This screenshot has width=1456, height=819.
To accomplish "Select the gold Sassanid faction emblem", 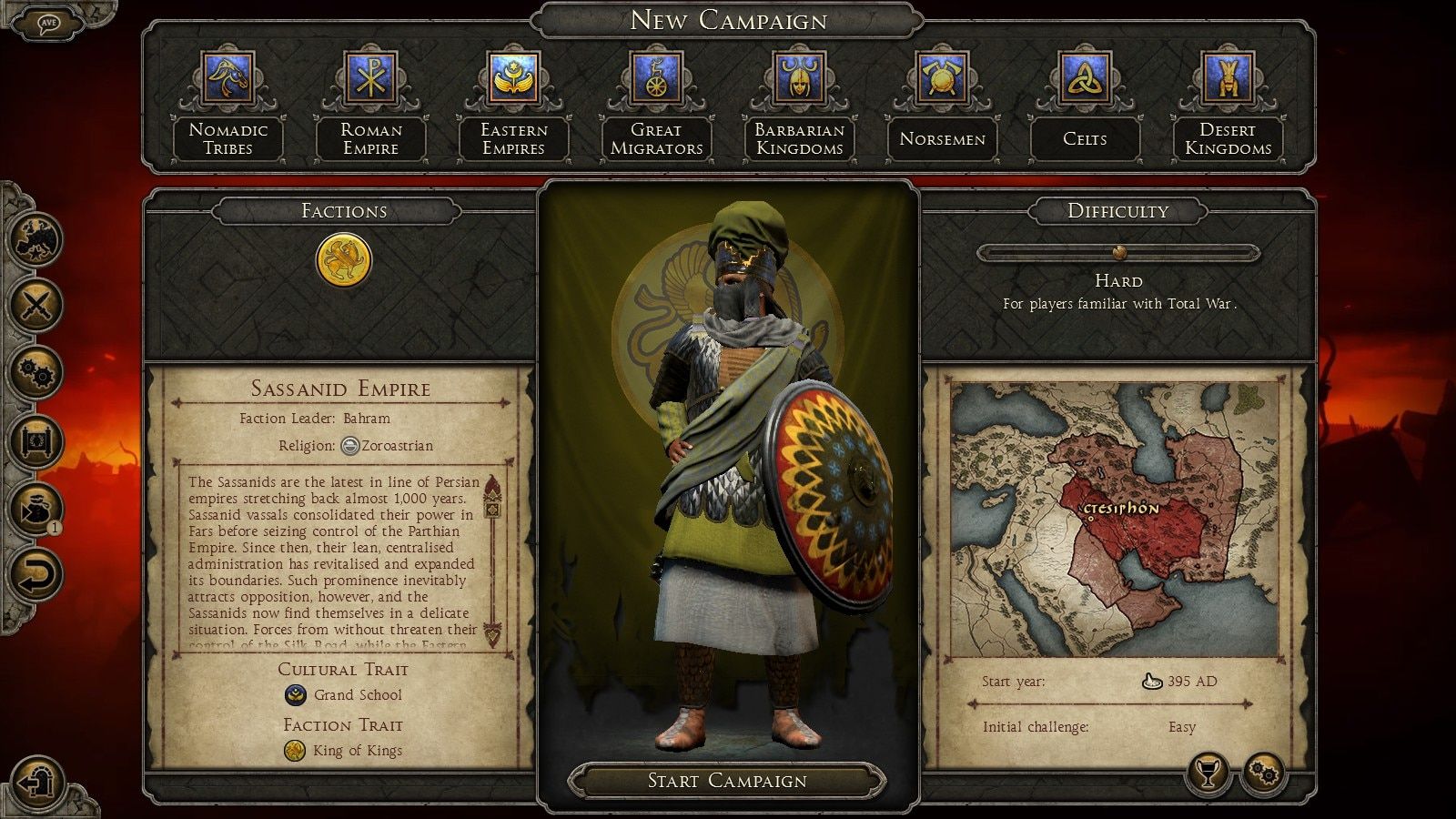I will coord(344,259).
